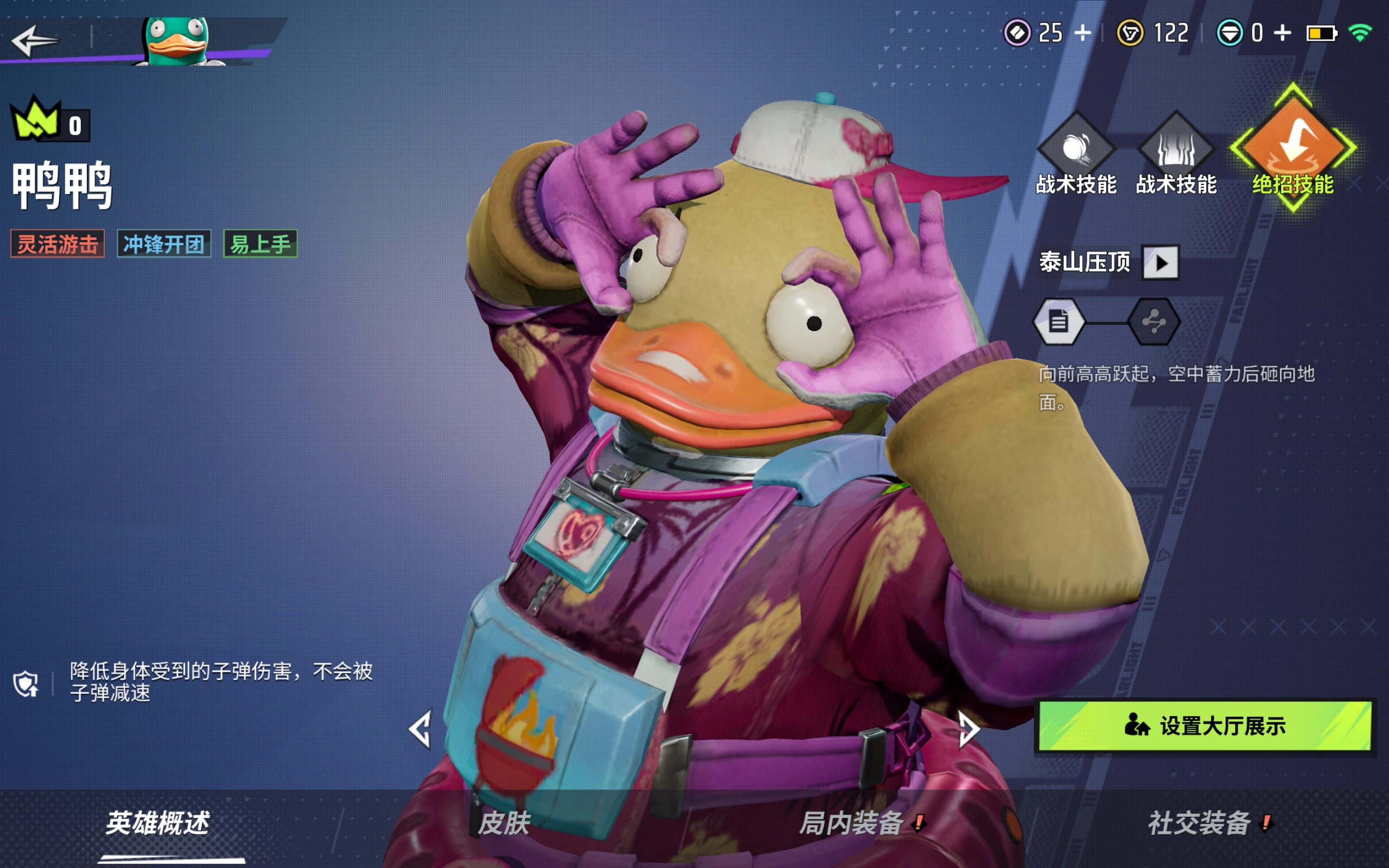The image size is (1389, 868).
Task: Add more purple currency with plus button
Action: (x=1082, y=33)
